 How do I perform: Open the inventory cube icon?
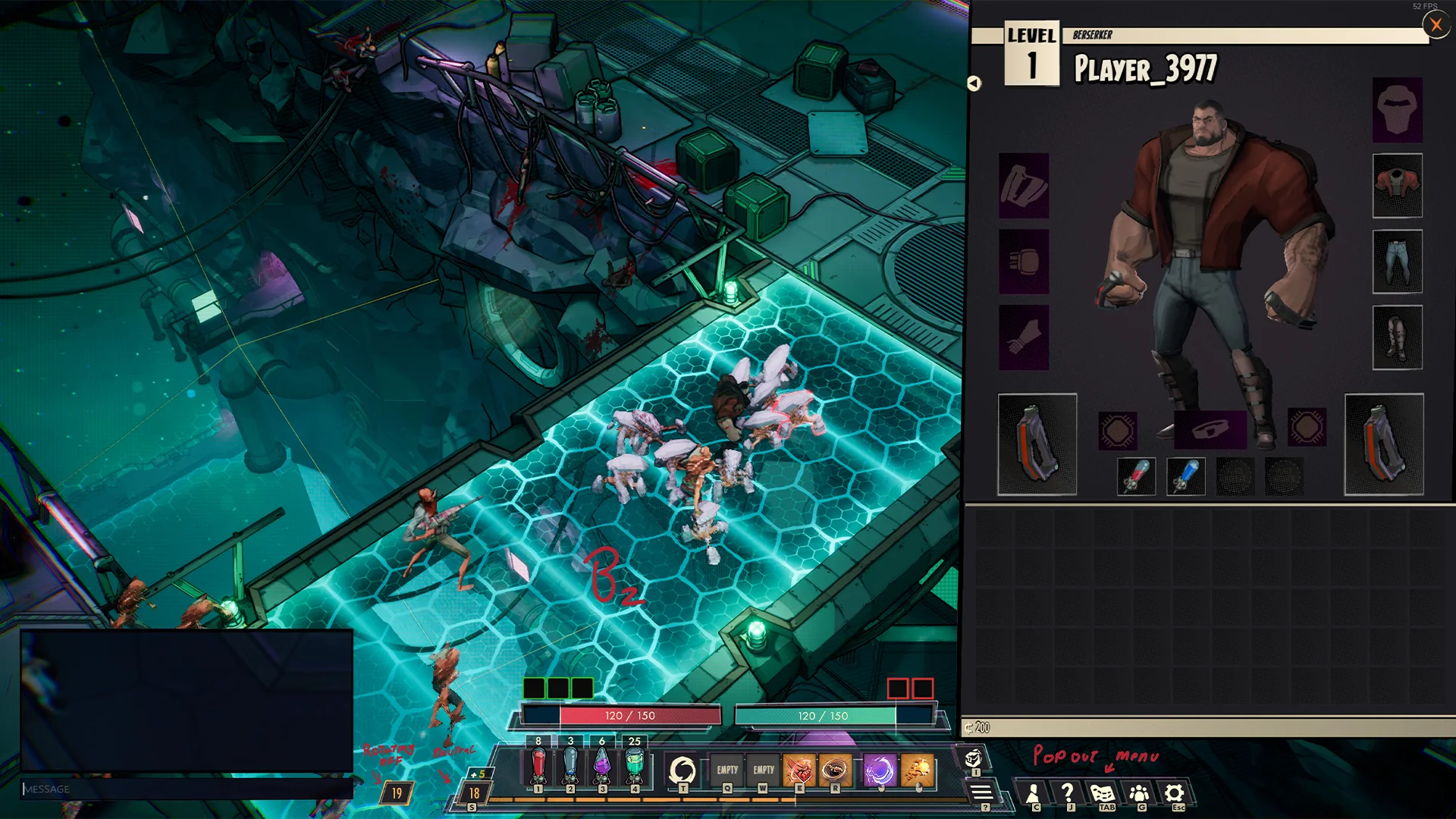click(x=974, y=758)
